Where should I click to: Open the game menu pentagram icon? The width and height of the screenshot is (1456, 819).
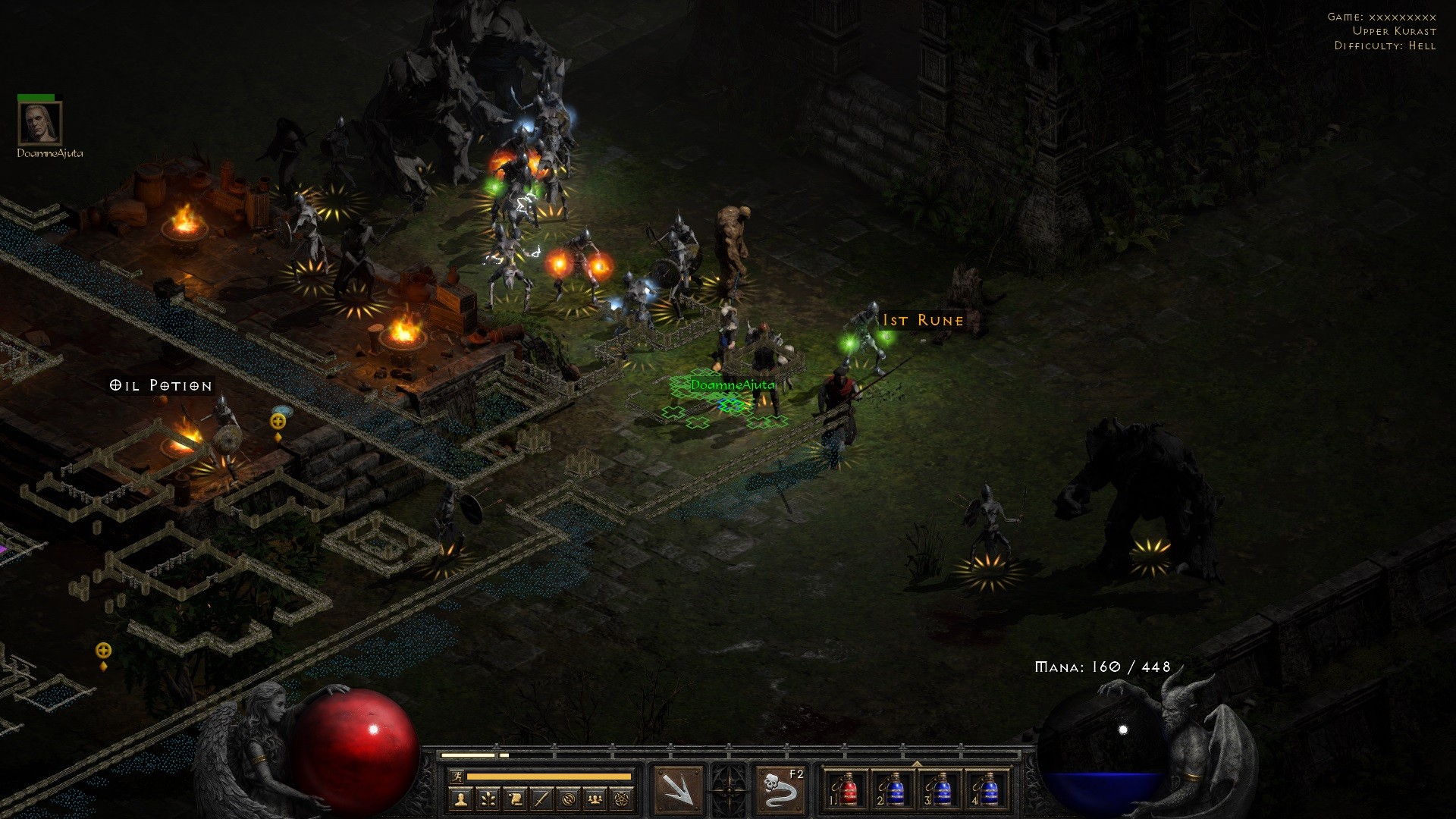623,799
